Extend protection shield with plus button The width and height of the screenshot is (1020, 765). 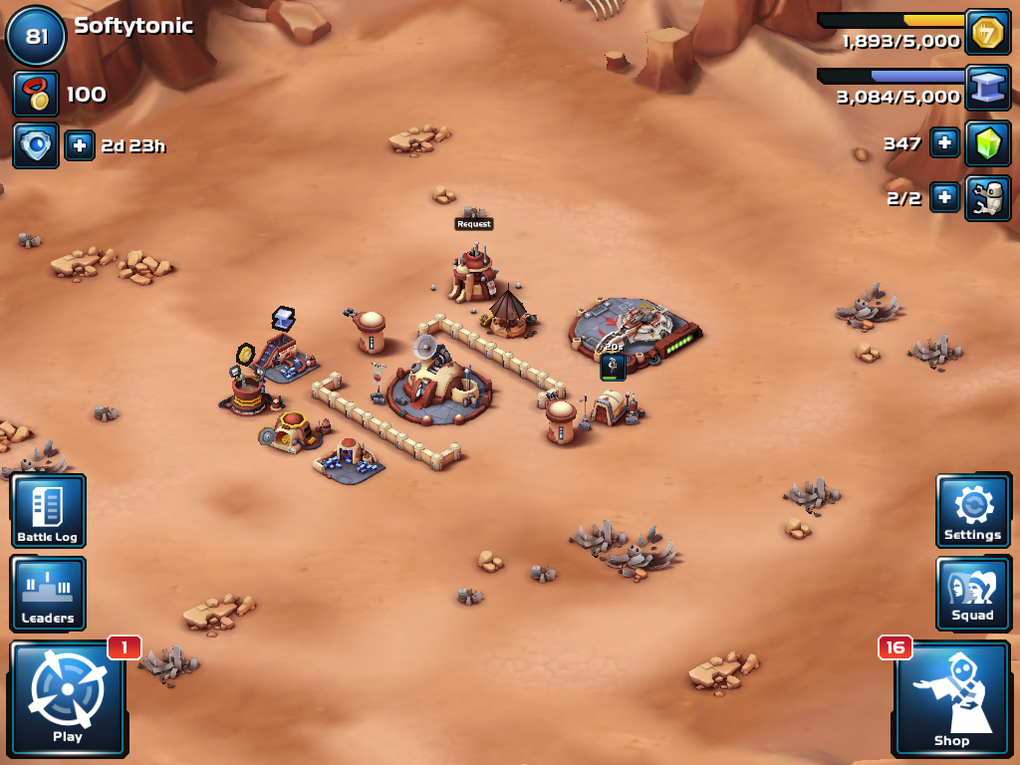80,146
